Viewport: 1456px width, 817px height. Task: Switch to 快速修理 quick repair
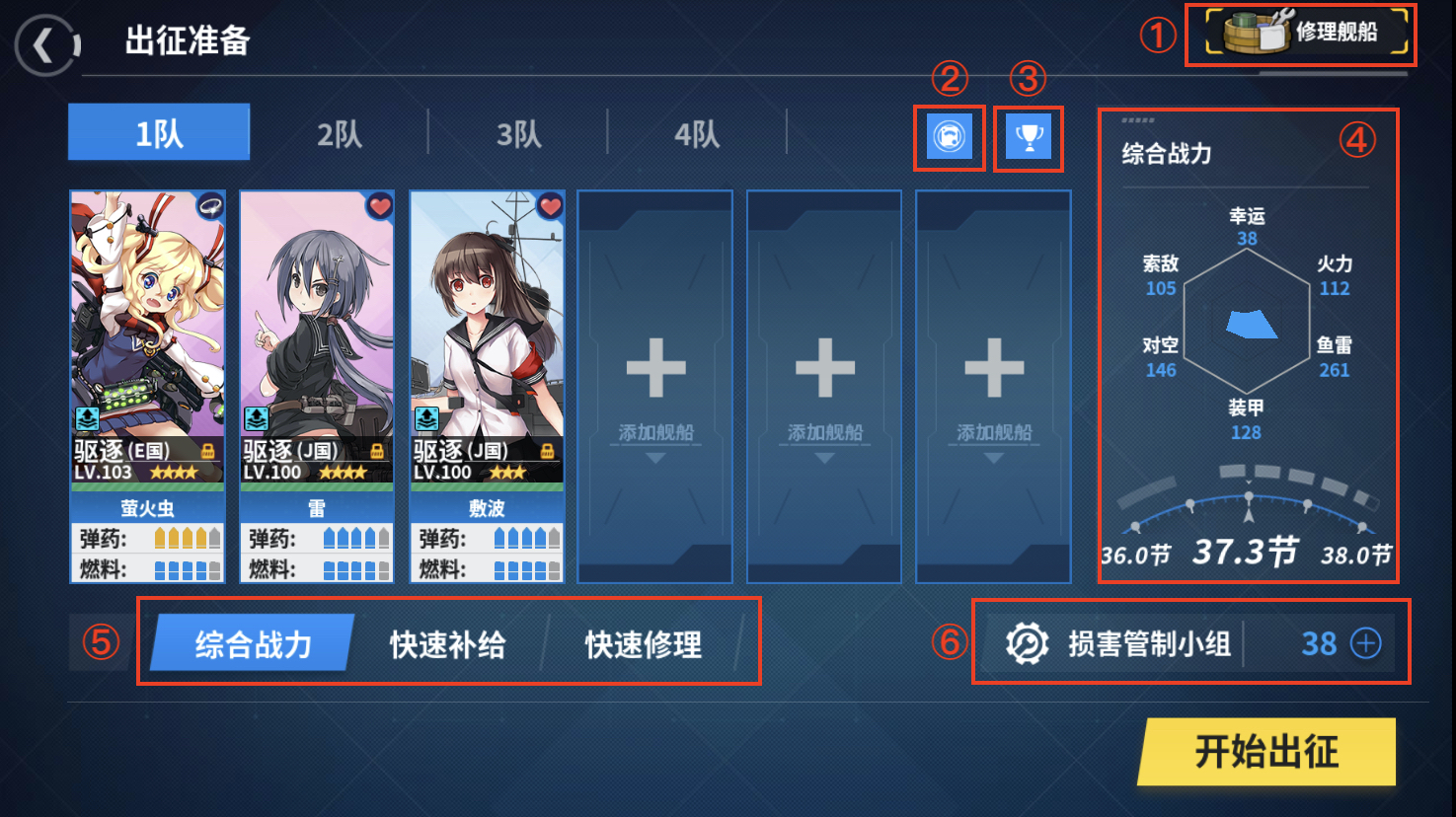(643, 643)
